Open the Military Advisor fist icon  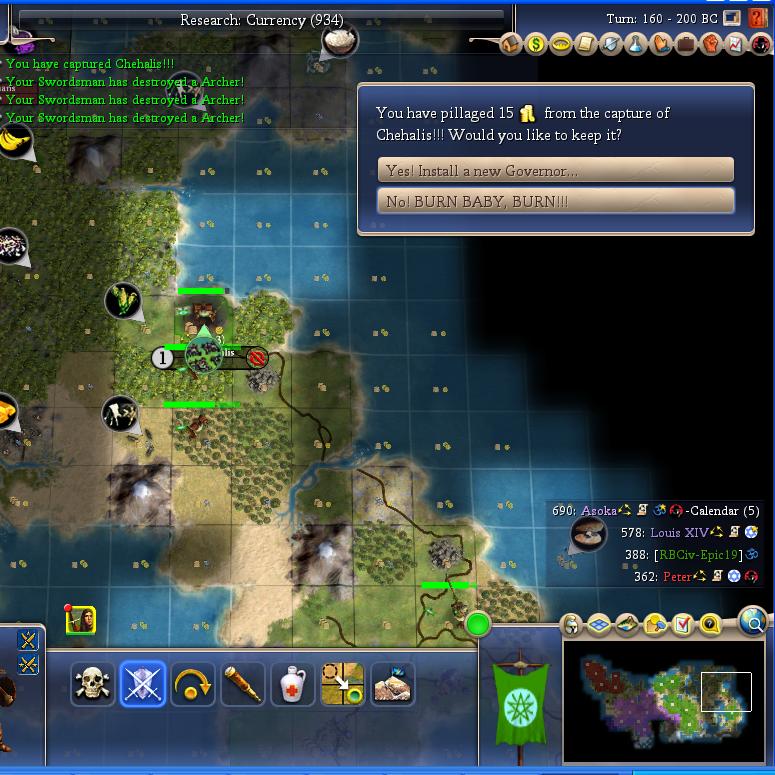click(711, 45)
